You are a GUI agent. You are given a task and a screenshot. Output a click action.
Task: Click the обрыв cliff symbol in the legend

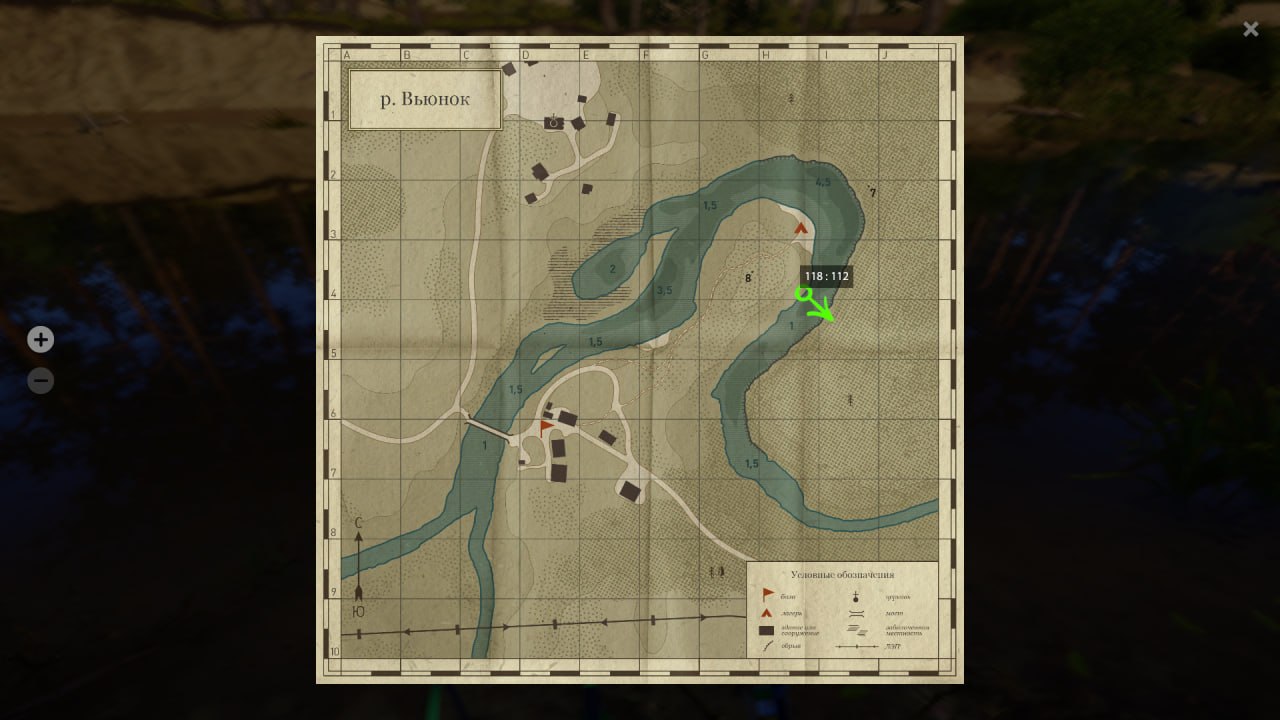[766, 645]
